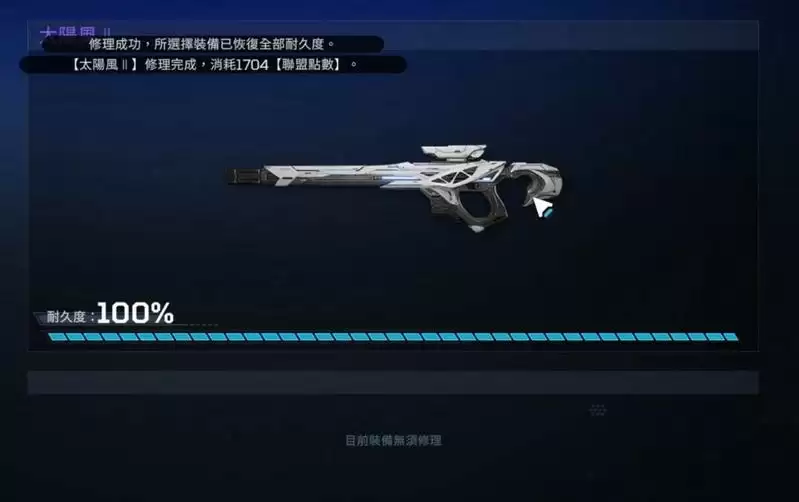Click the disabled repair button reading 目前裝備無須修理
799x502 pixels.
(x=393, y=440)
